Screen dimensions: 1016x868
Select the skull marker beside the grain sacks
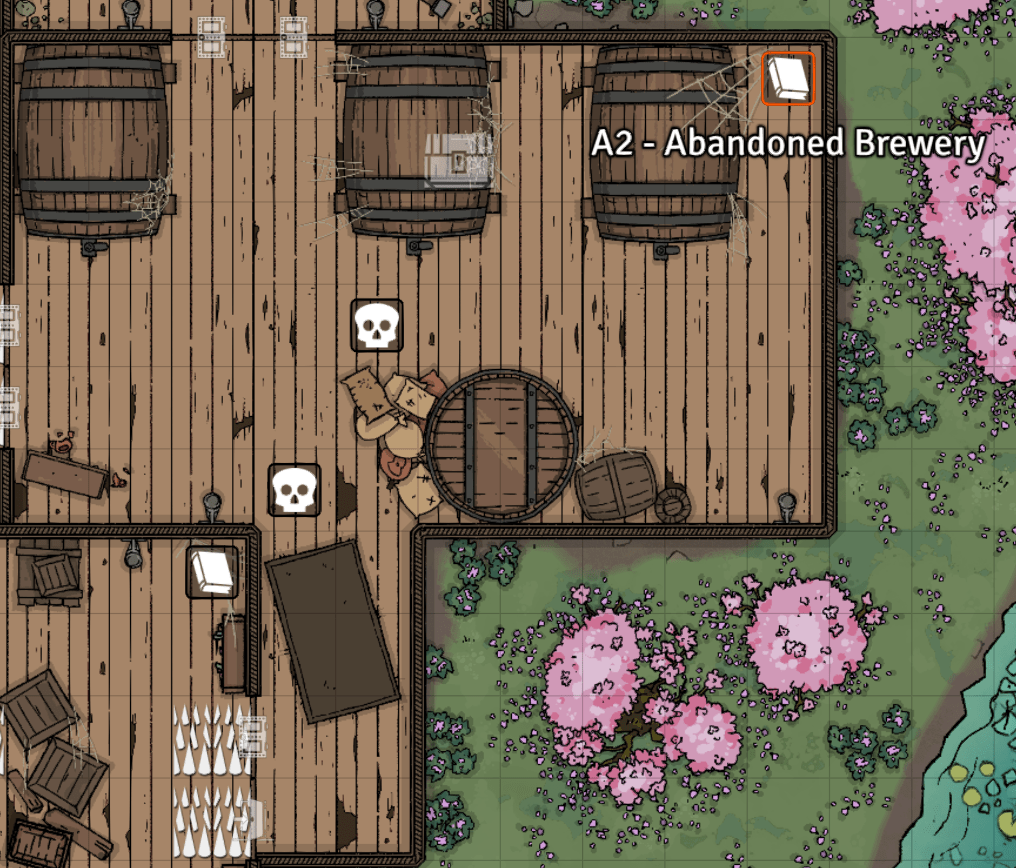(377, 325)
